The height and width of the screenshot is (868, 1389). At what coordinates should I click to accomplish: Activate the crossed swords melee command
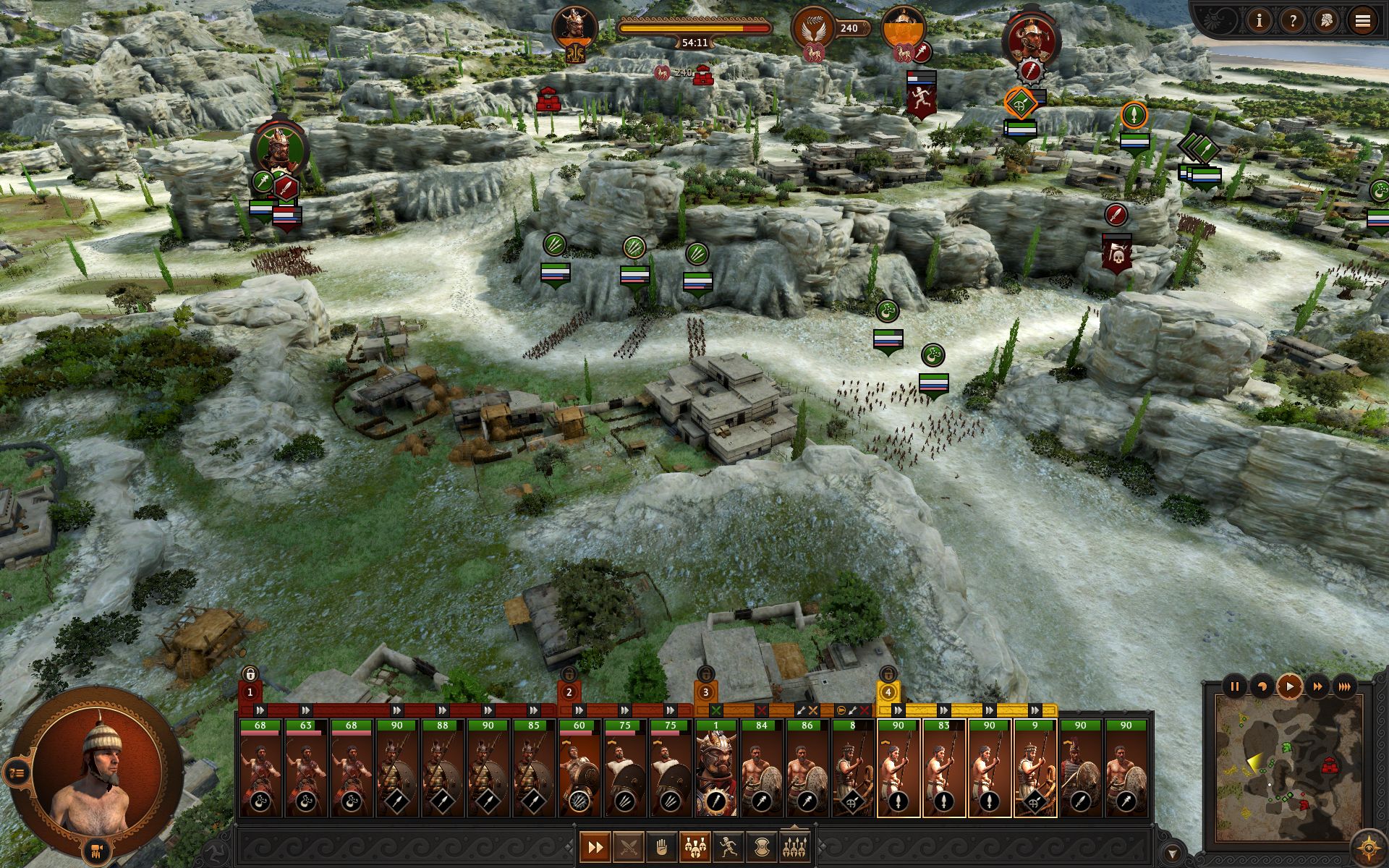click(x=628, y=846)
